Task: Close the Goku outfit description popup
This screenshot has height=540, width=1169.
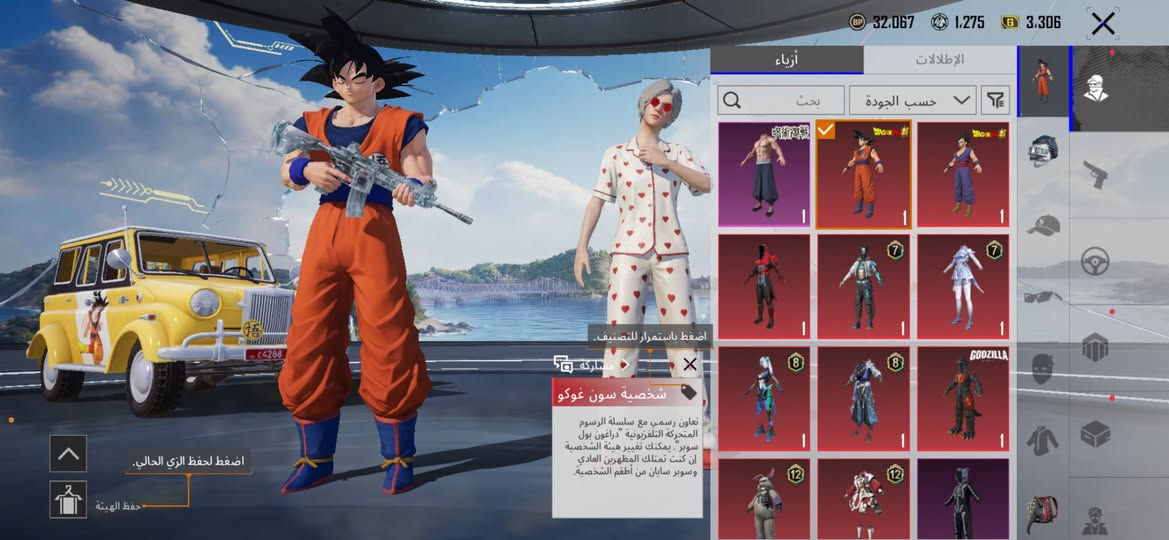Action: [689, 366]
